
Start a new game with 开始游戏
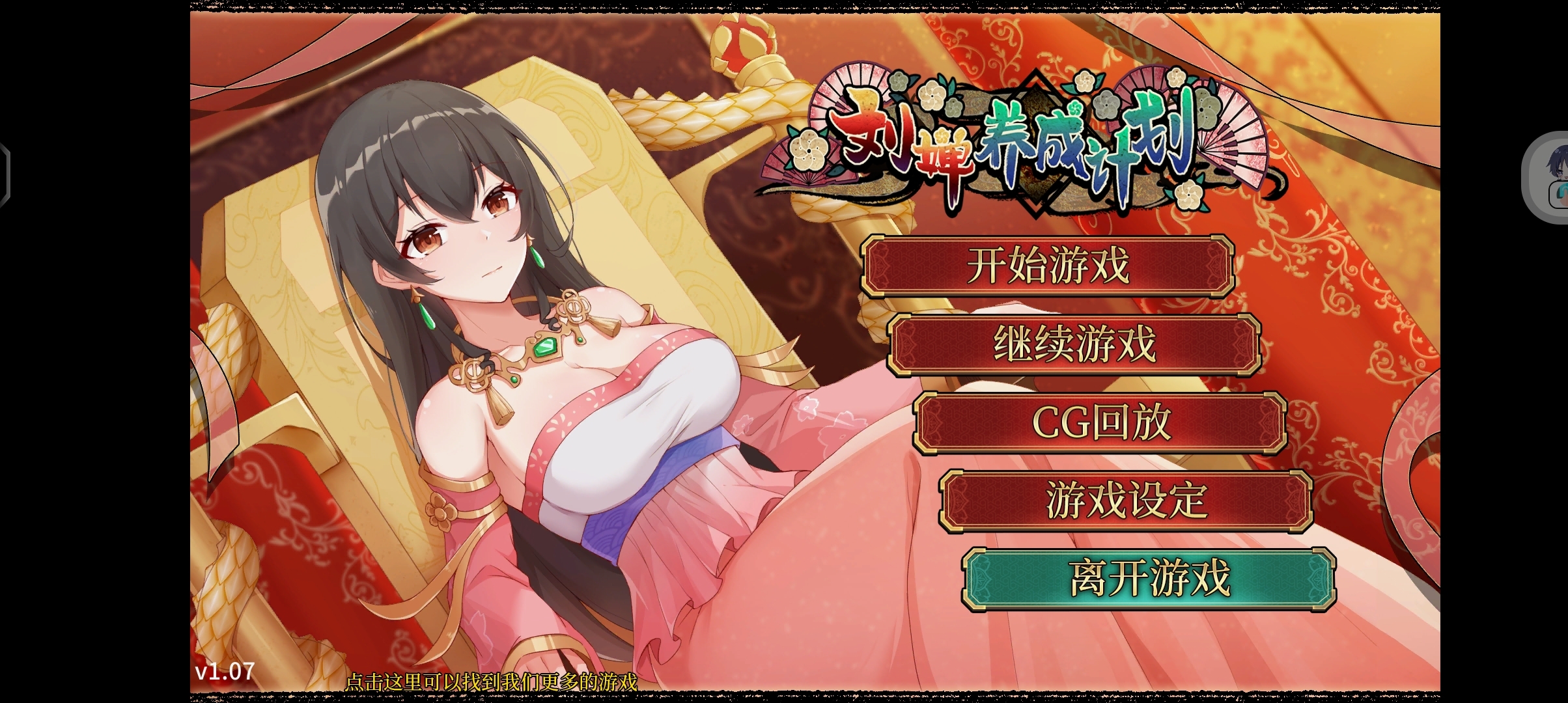click(x=1048, y=266)
